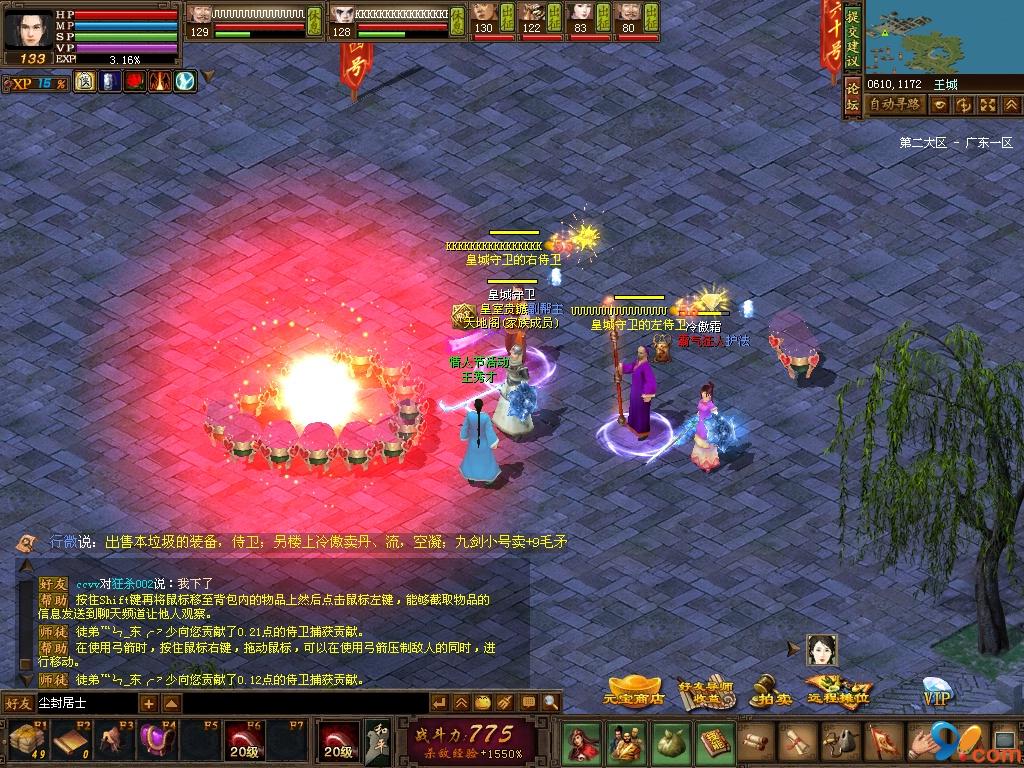Screen dimensions: 1024x768
Task: Open the three-men group icon
Action: (625, 742)
